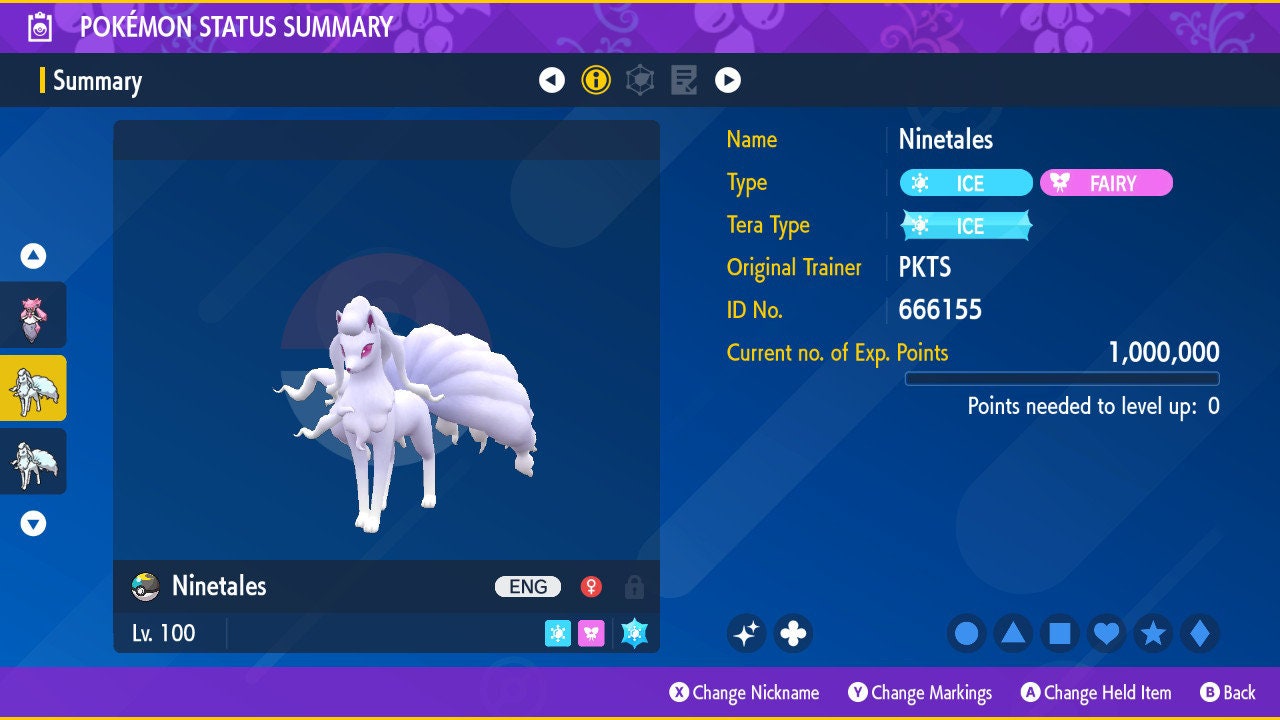
Task: Choose the bottom Ninetales party thumbnail
Action: click(33, 461)
